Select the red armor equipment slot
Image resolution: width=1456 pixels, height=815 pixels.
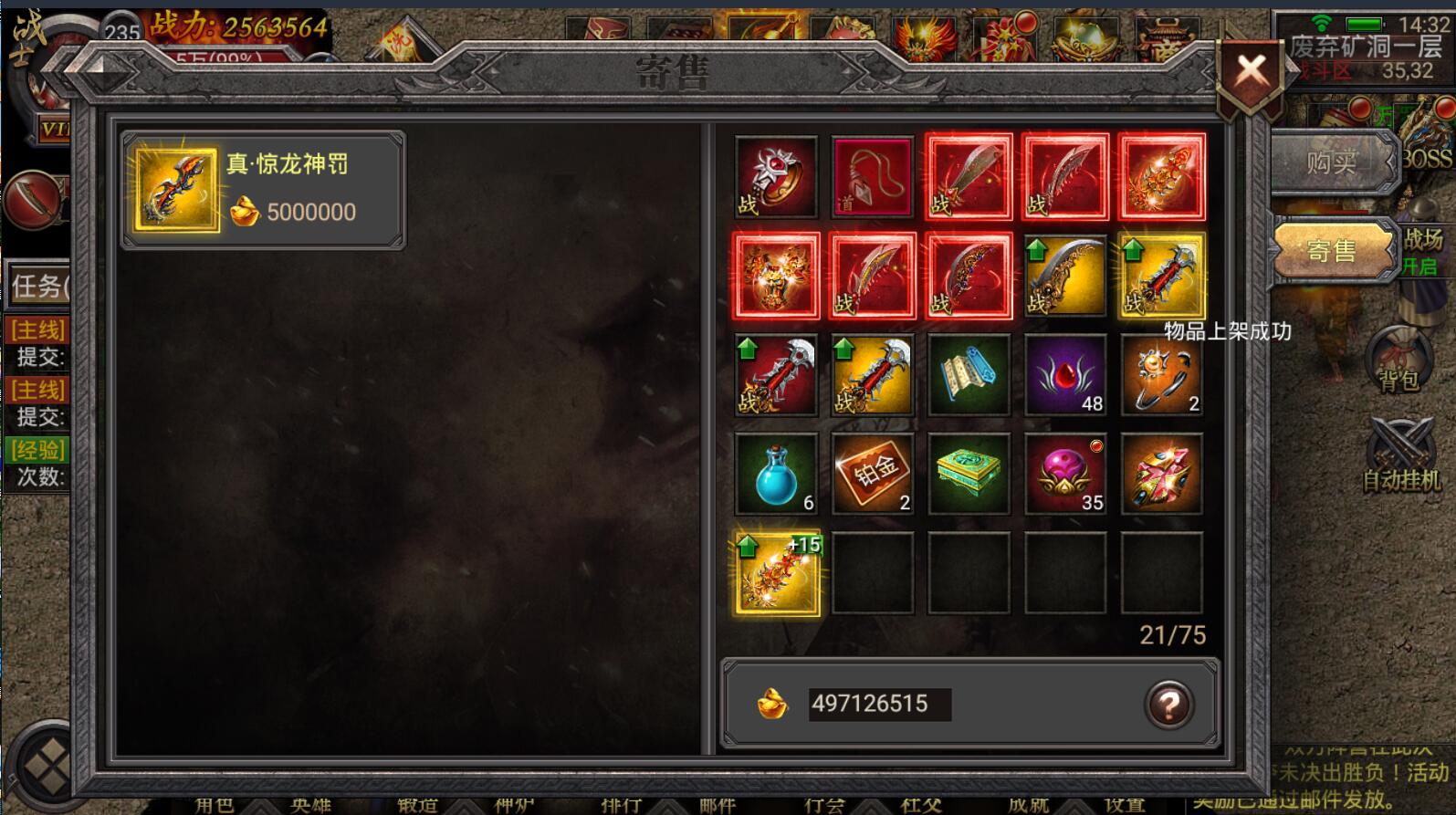coord(776,276)
